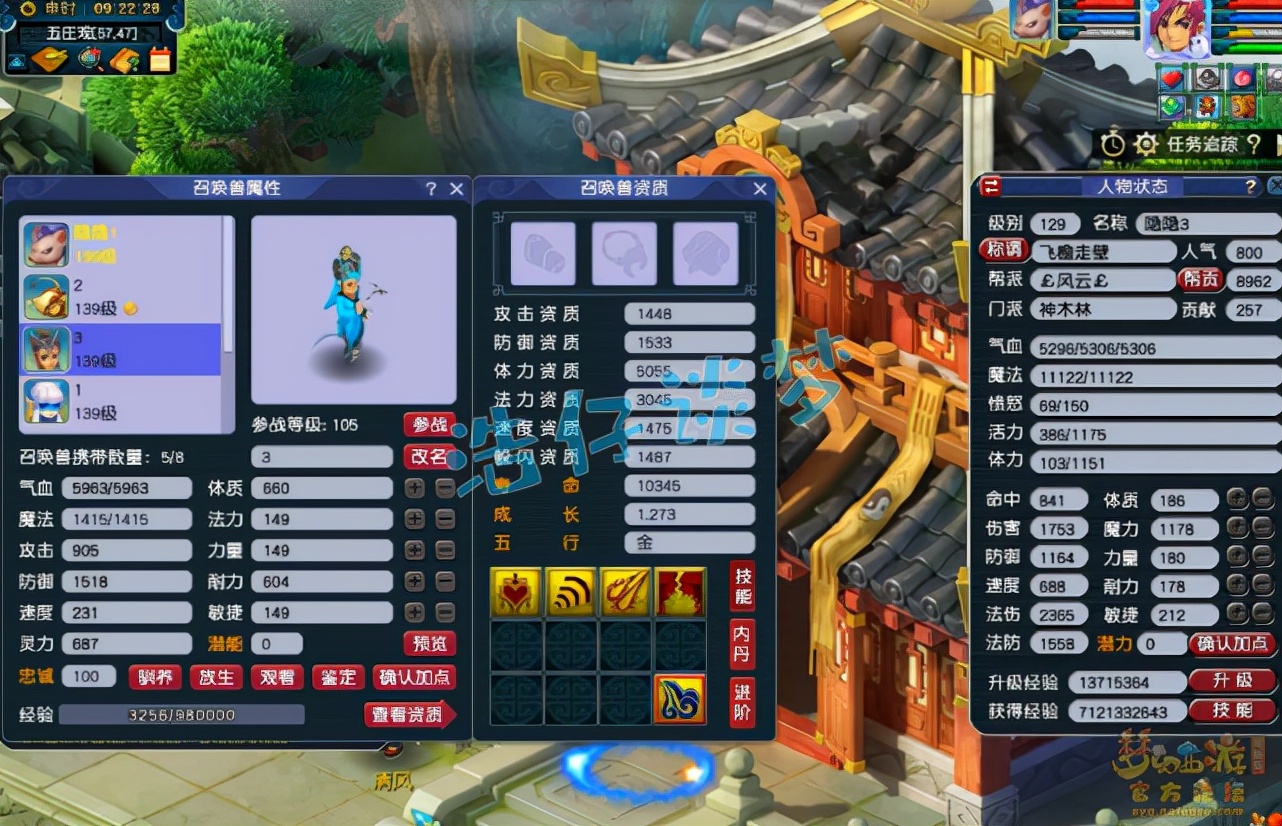
Task: Select the heart-shaped pet skill icon
Action: coord(516,591)
